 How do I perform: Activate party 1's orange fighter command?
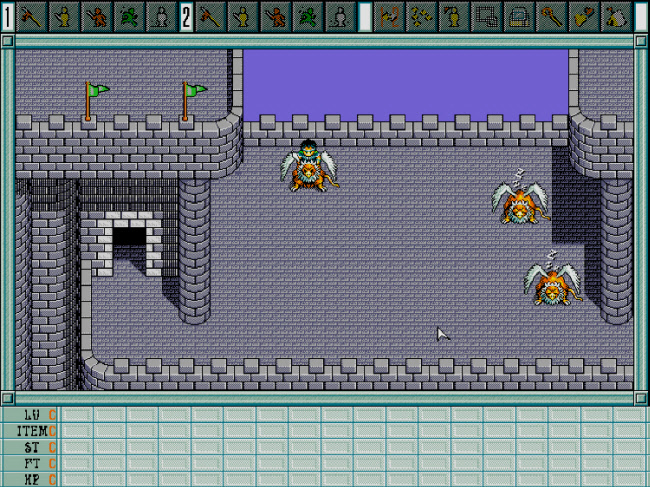(x=96, y=16)
